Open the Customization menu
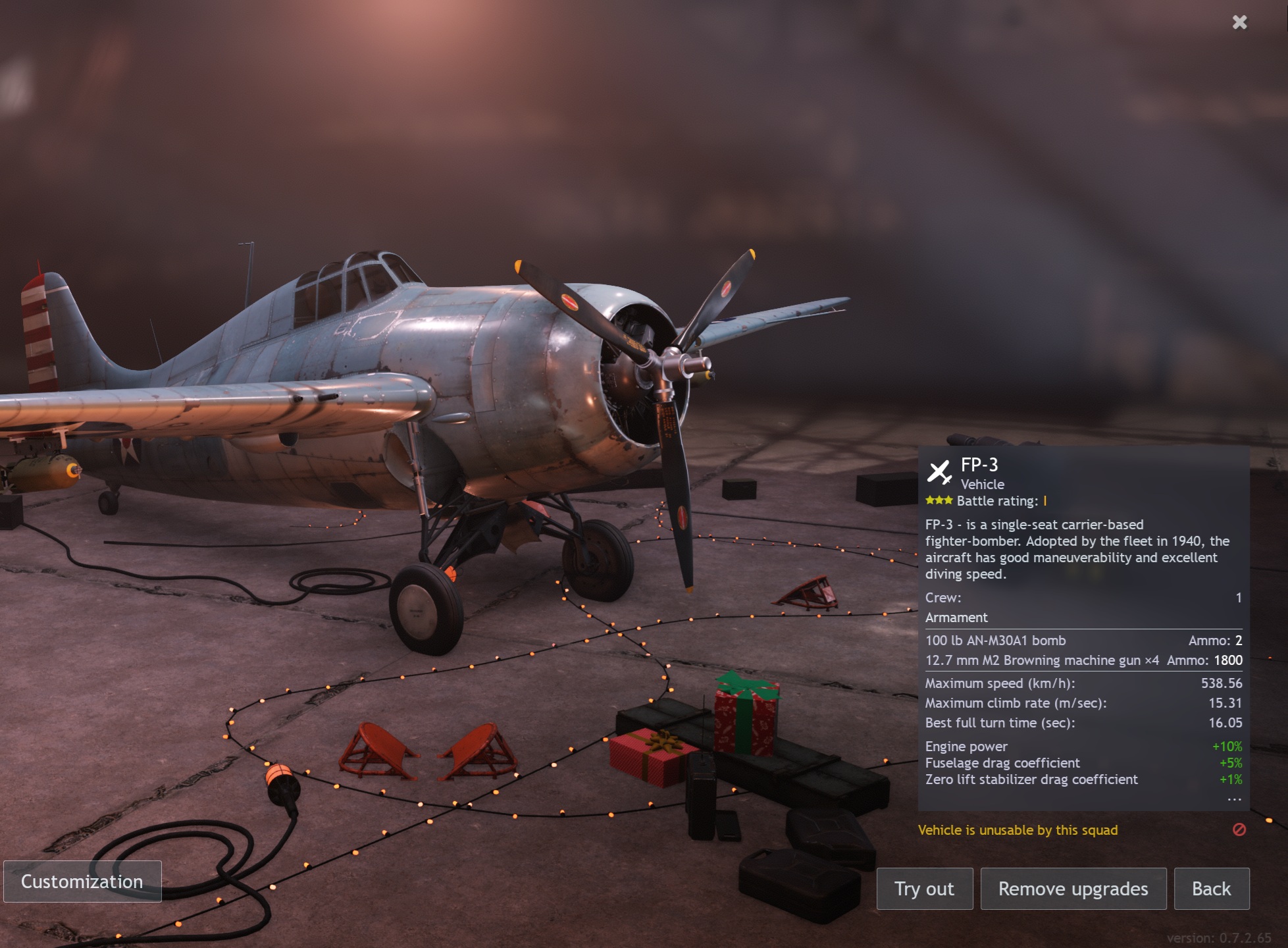 [82, 882]
